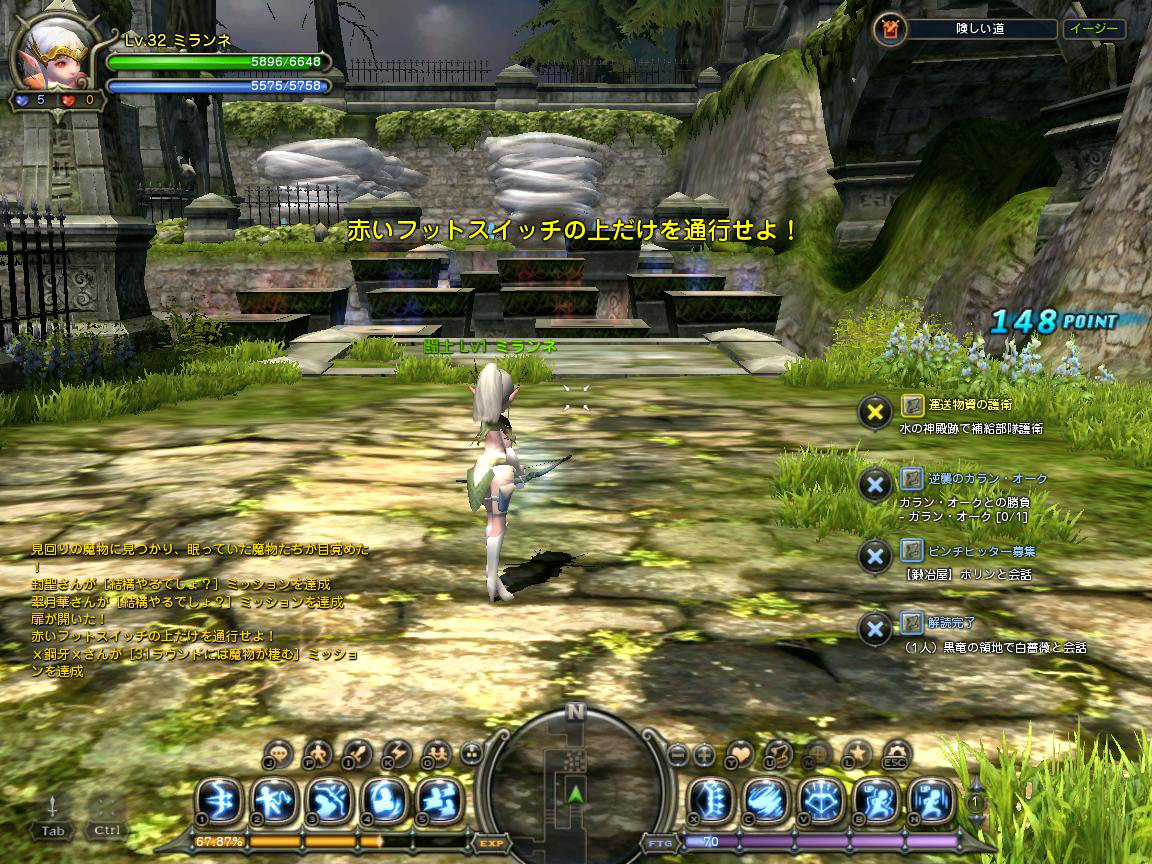Remove the 解読完了 quest from tracker

(875, 628)
